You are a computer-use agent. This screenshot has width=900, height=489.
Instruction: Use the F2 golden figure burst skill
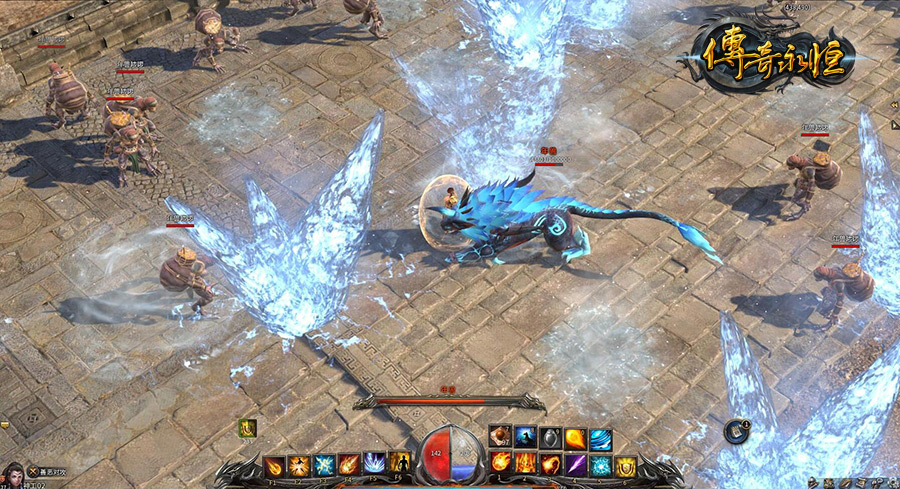298,465
